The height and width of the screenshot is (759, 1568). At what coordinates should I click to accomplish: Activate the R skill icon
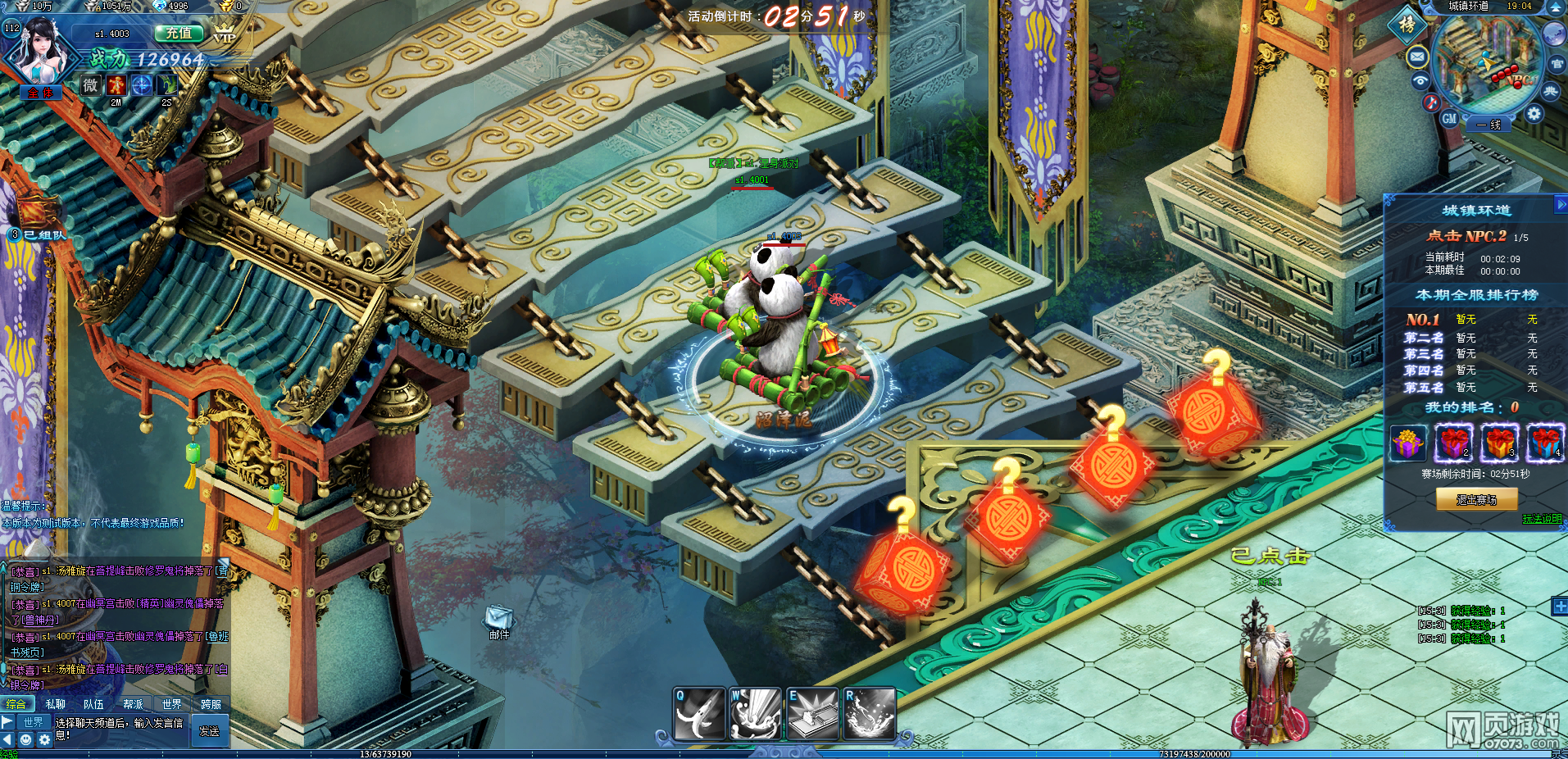coord(869,714)
